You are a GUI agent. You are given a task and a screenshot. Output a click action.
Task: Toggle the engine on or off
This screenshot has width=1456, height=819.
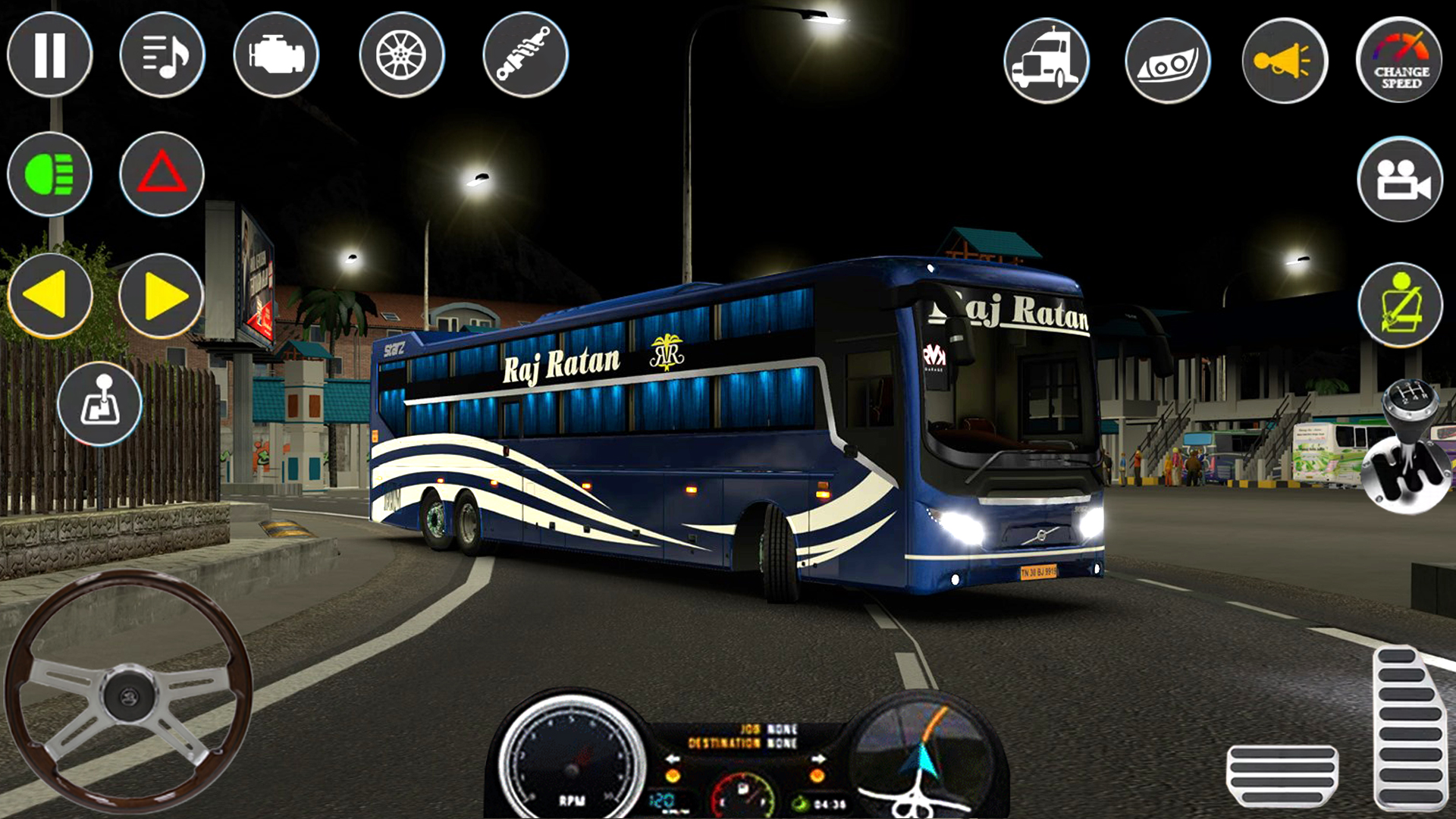point(278,55)
